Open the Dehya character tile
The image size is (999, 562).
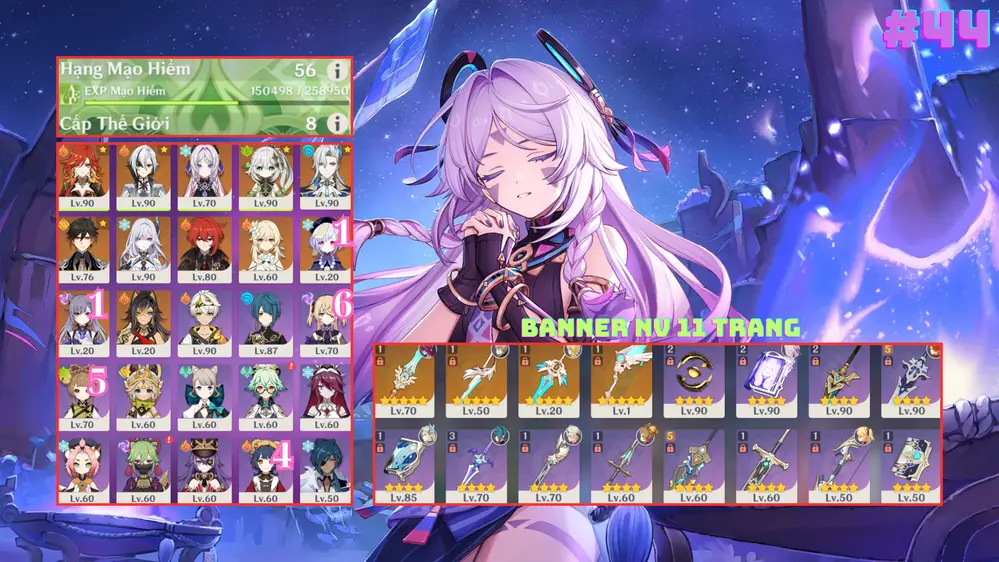tap(143, 319)
